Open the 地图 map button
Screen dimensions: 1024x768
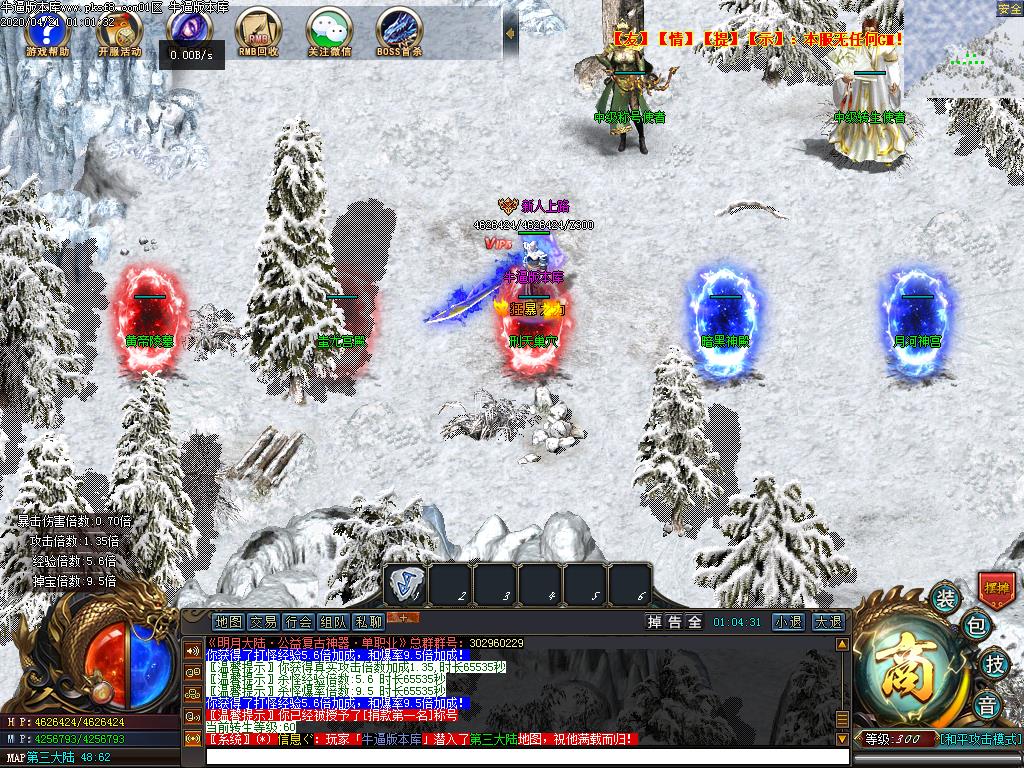tap(228, 622)
